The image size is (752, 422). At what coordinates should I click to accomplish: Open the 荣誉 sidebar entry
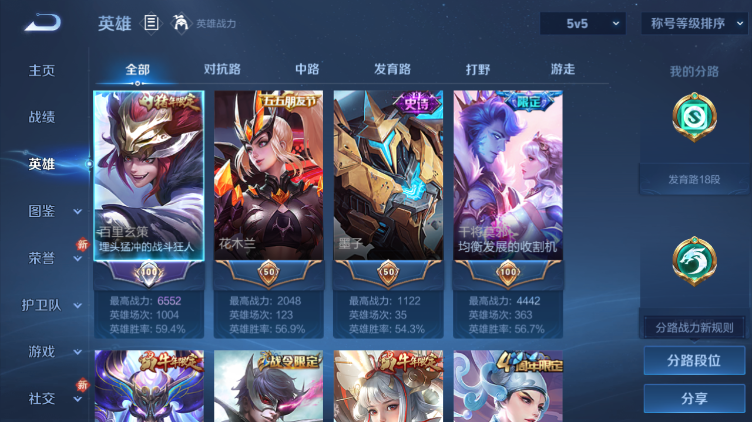[x=42, y=257]
